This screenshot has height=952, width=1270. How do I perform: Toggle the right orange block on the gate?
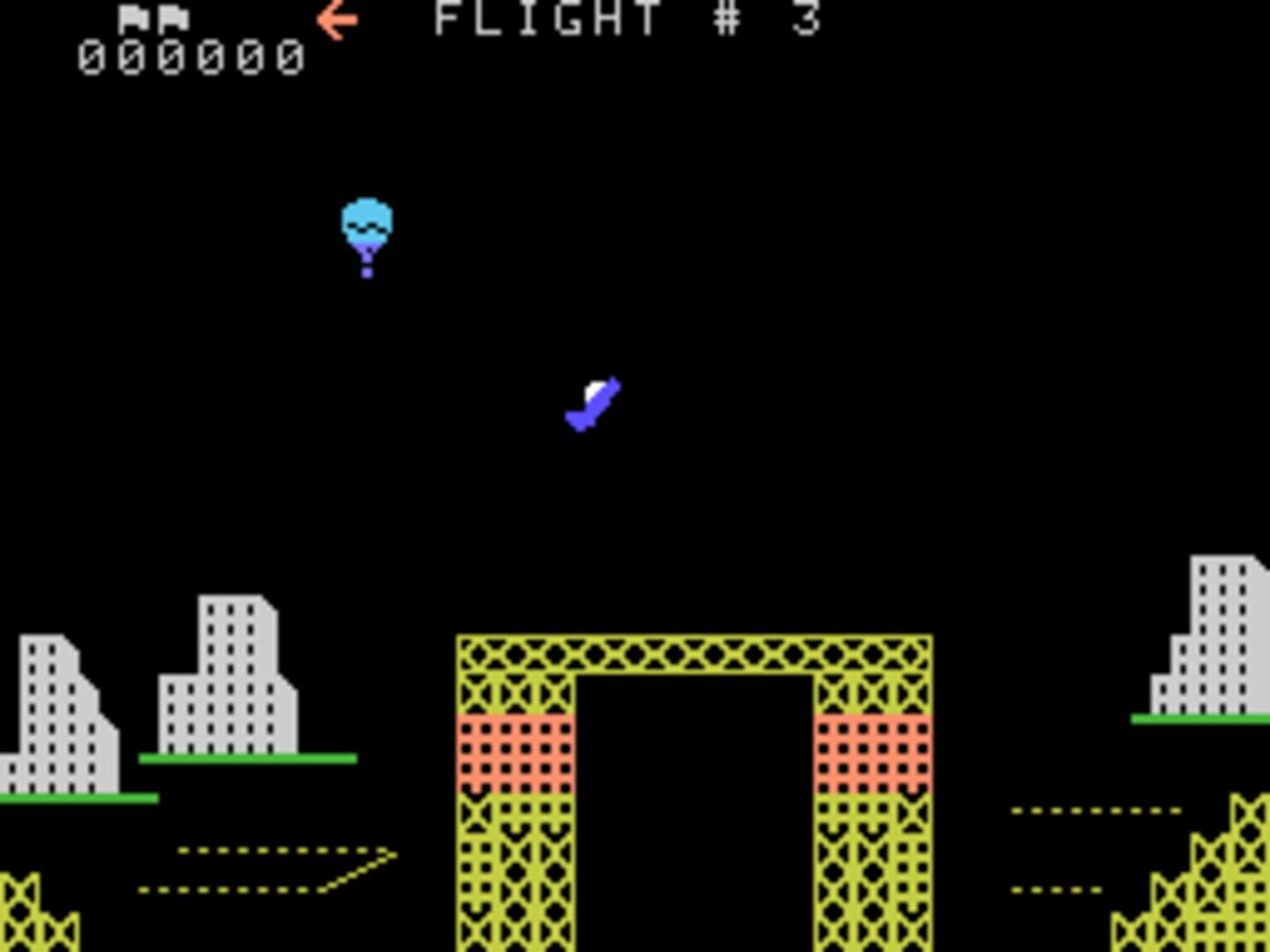[873, 754]
